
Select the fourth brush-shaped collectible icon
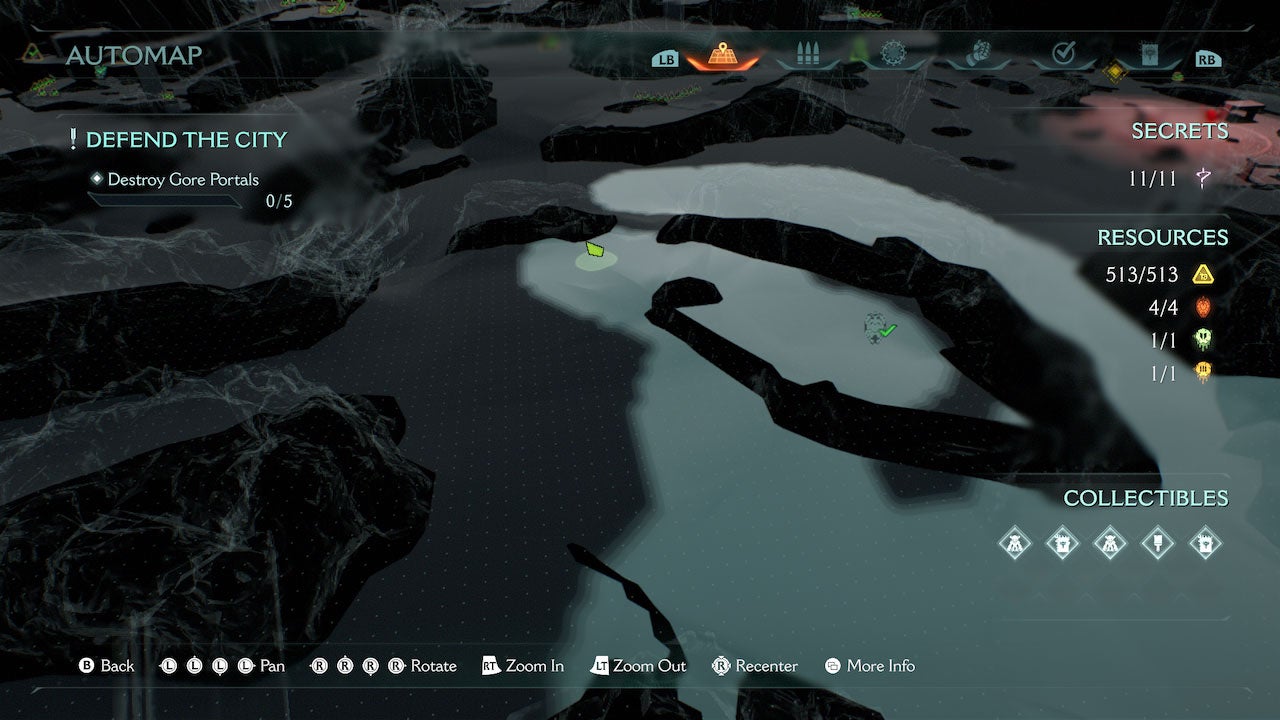(1156, 543)
